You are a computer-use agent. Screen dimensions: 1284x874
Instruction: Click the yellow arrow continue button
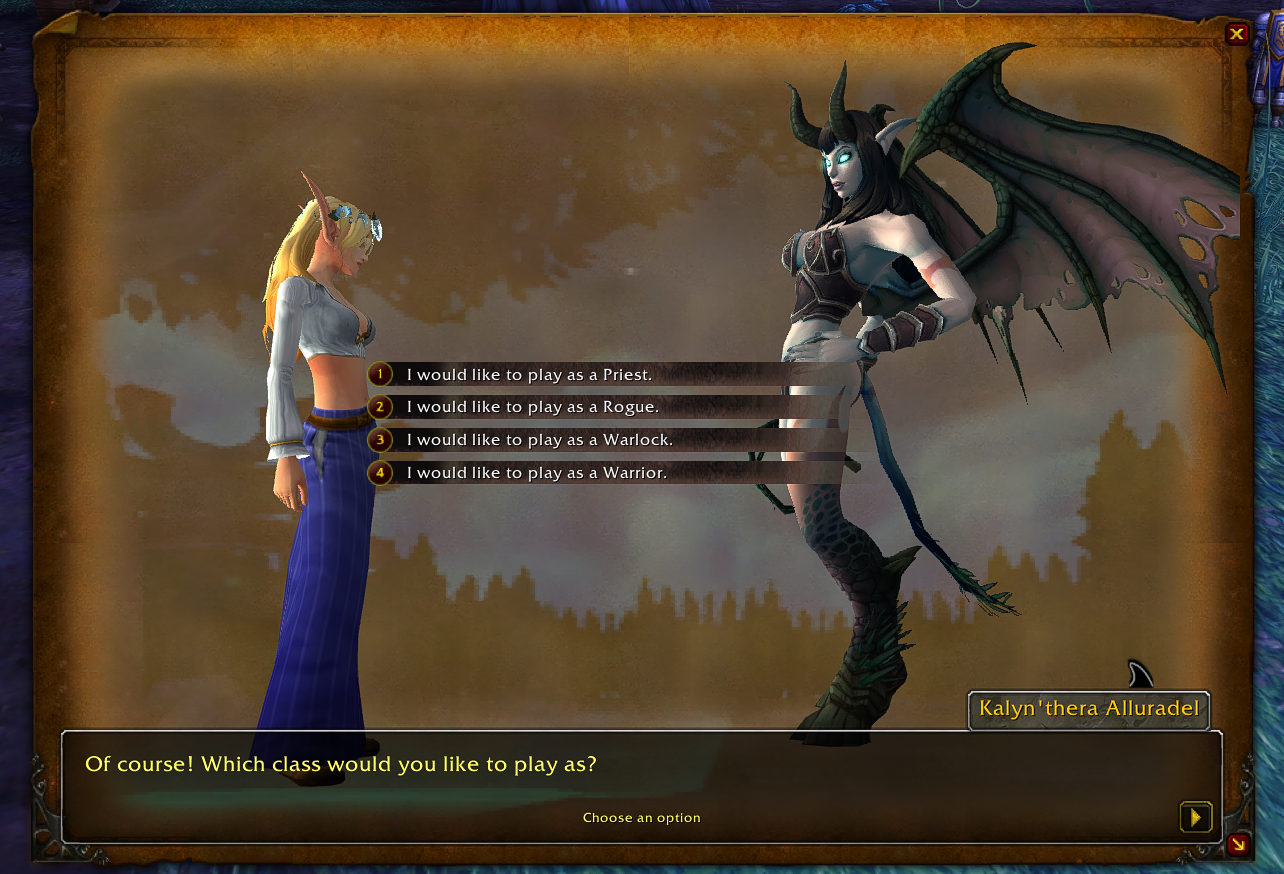tap(1195, 817)
